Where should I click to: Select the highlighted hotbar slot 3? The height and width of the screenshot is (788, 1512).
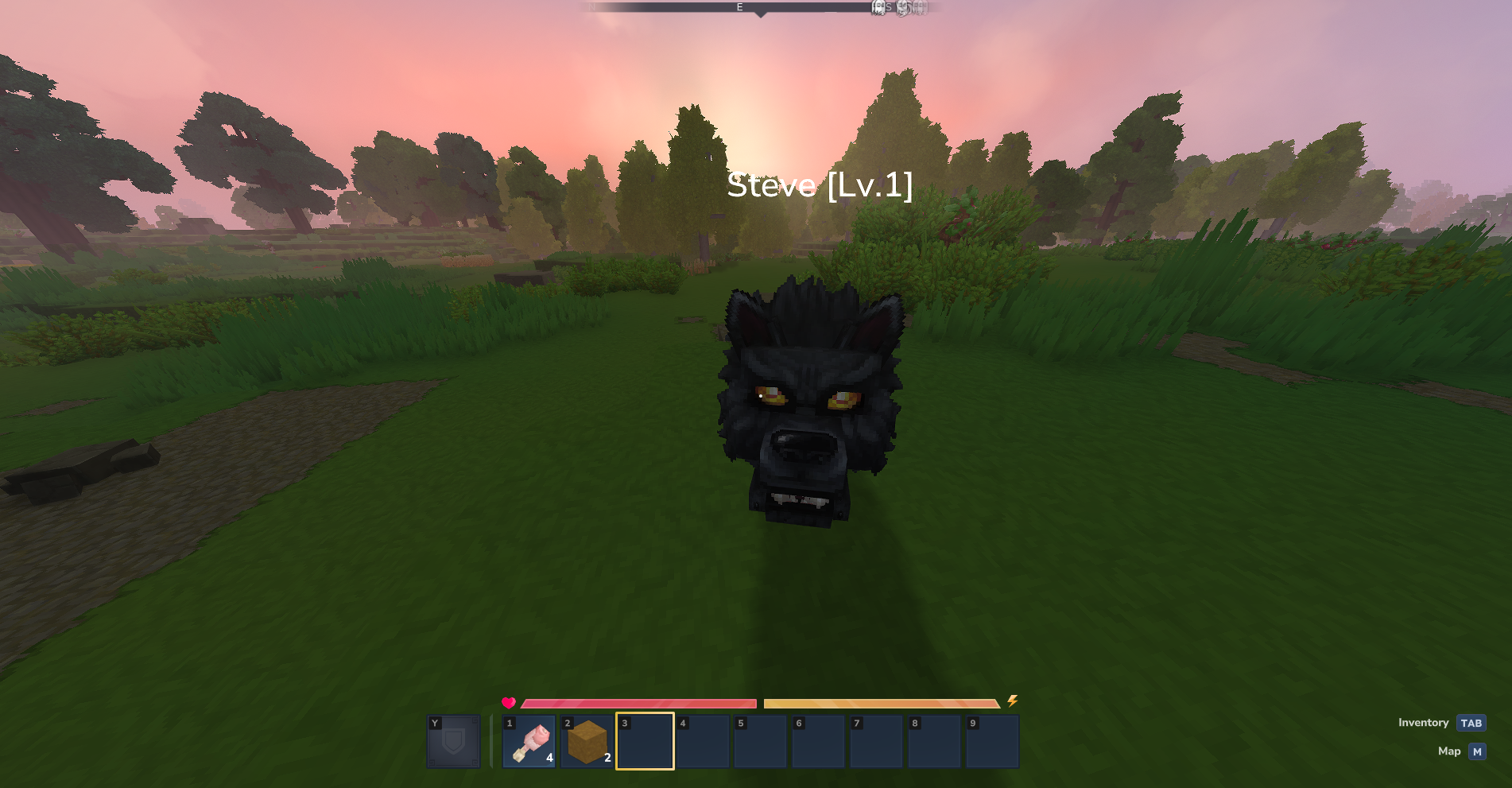coord(645,741)
